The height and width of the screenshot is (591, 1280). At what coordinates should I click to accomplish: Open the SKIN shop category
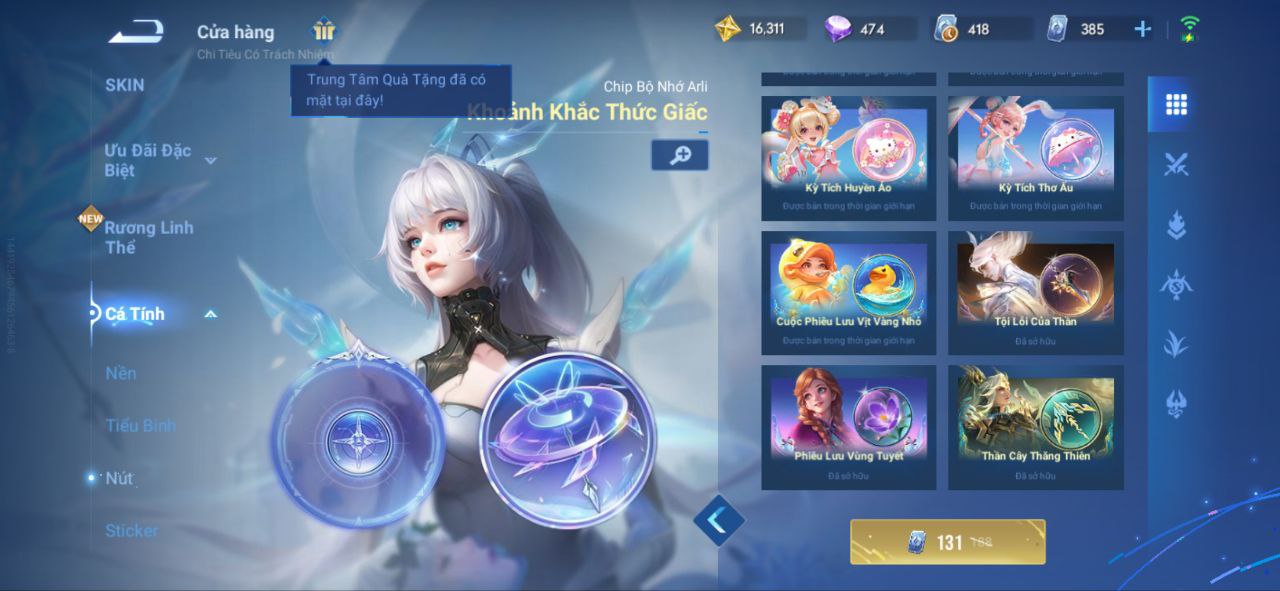click(x=125, y=85)
